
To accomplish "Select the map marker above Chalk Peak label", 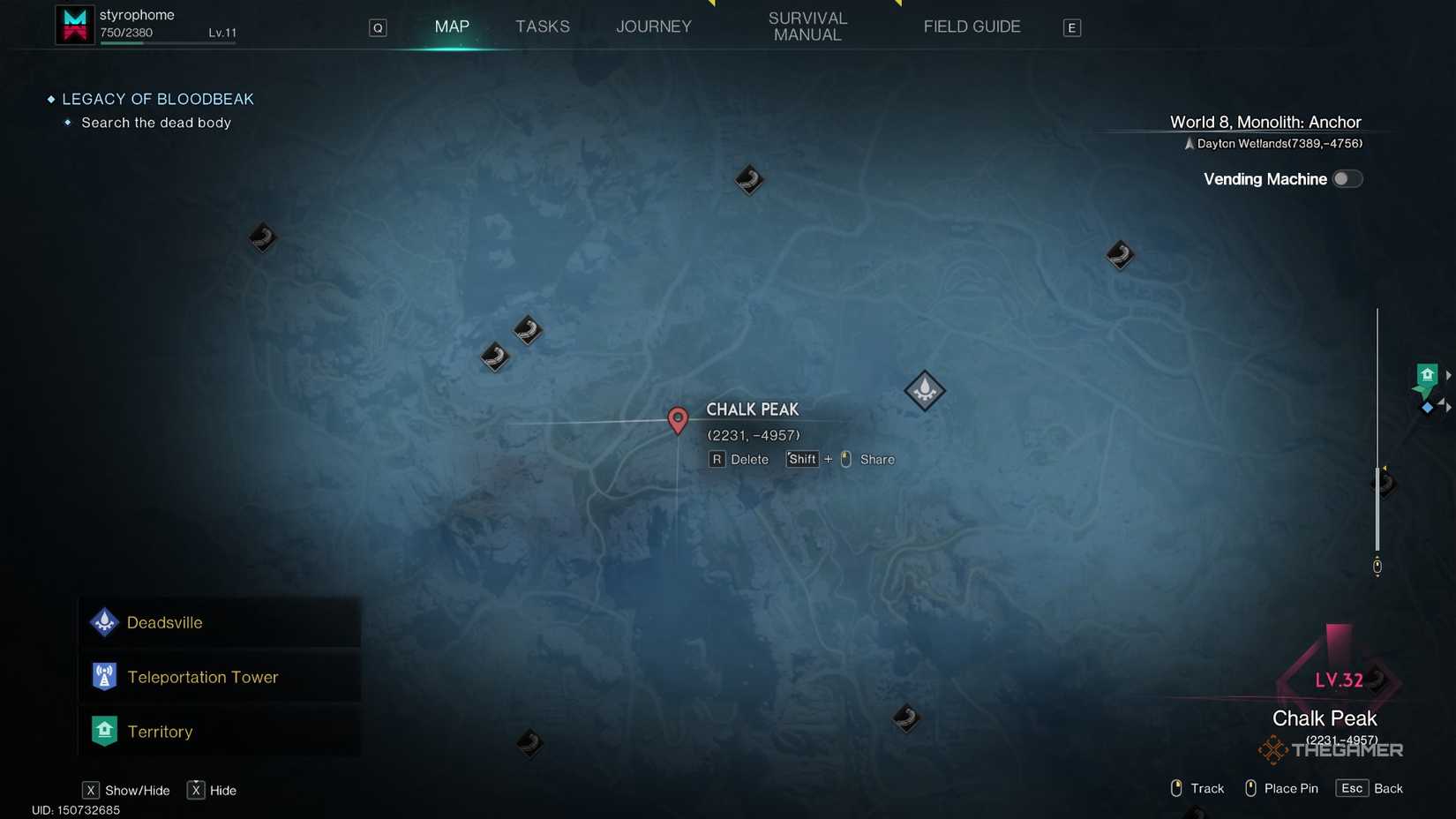I will (x=748, y=179).
